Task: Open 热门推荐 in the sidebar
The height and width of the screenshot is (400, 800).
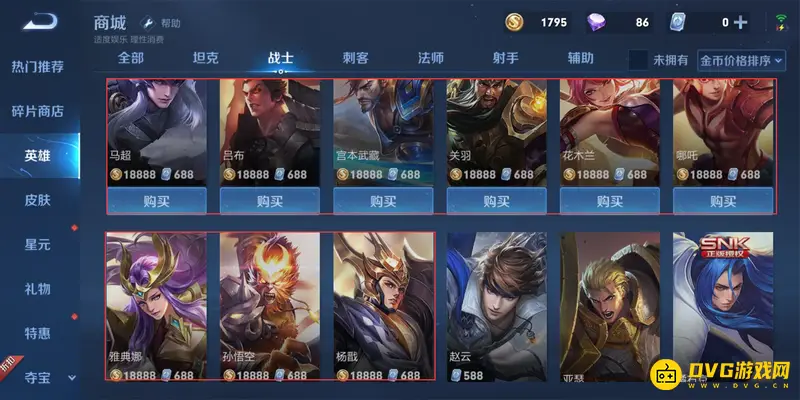Action: tap(38, 67)
